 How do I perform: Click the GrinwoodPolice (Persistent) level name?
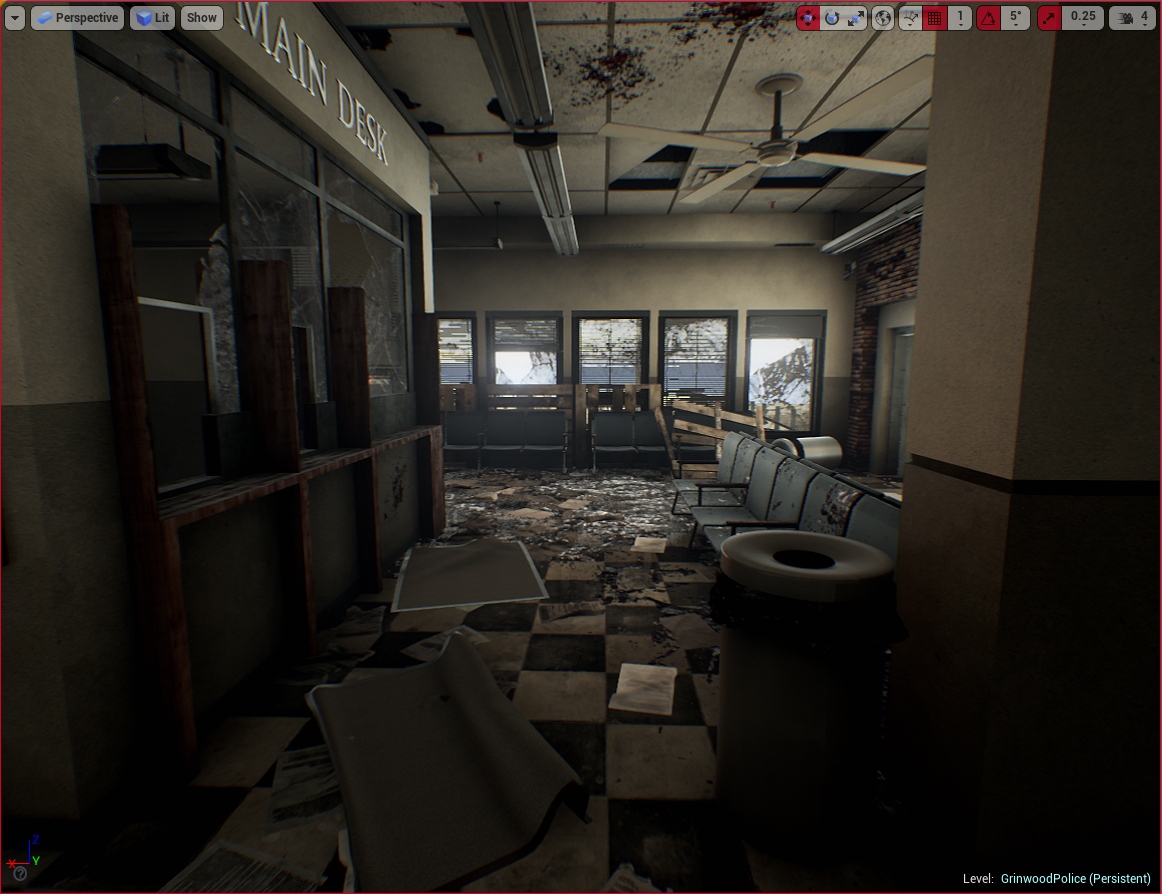point(1075,878)
